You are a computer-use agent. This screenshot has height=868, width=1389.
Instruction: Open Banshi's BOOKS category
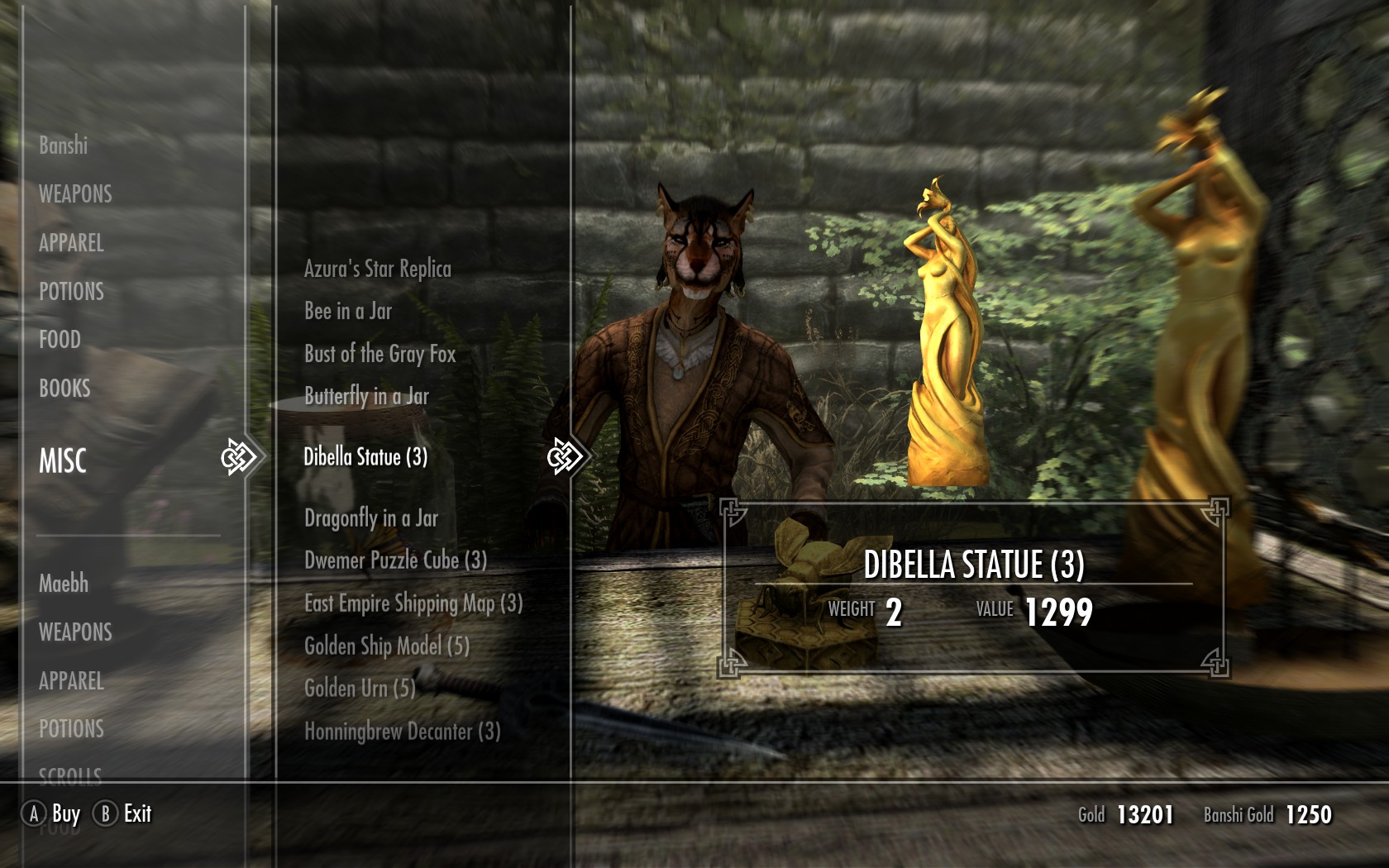[64, 389]
